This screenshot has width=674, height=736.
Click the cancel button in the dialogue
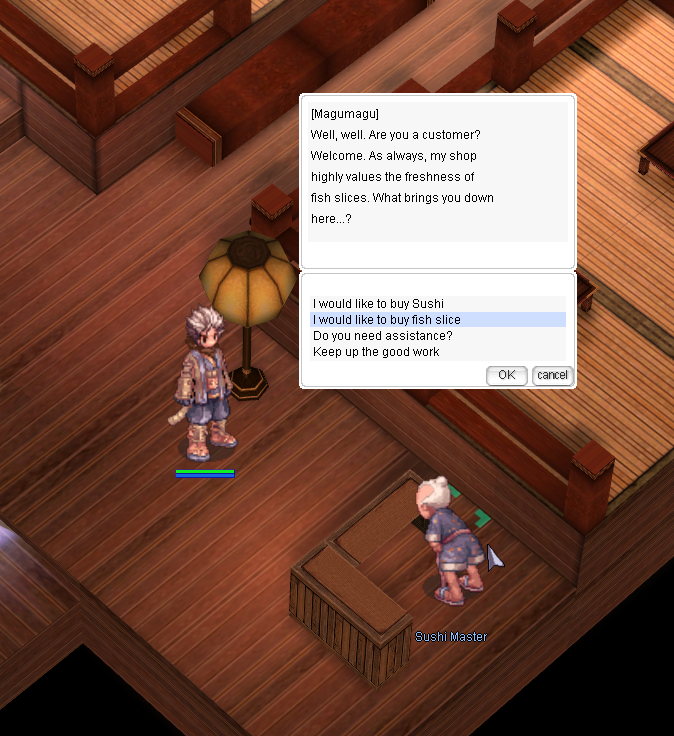tap(552, 375)
